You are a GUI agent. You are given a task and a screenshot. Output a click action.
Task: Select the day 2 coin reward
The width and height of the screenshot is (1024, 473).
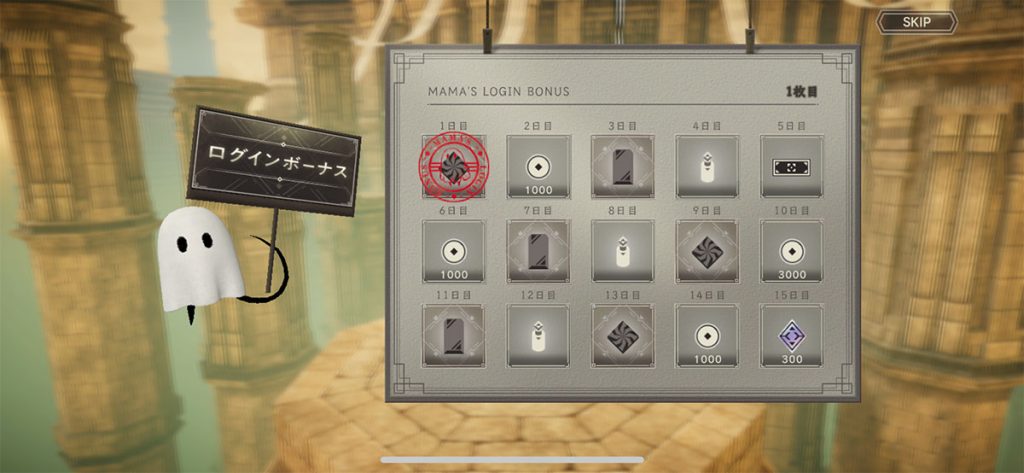[x=538, y=167]
